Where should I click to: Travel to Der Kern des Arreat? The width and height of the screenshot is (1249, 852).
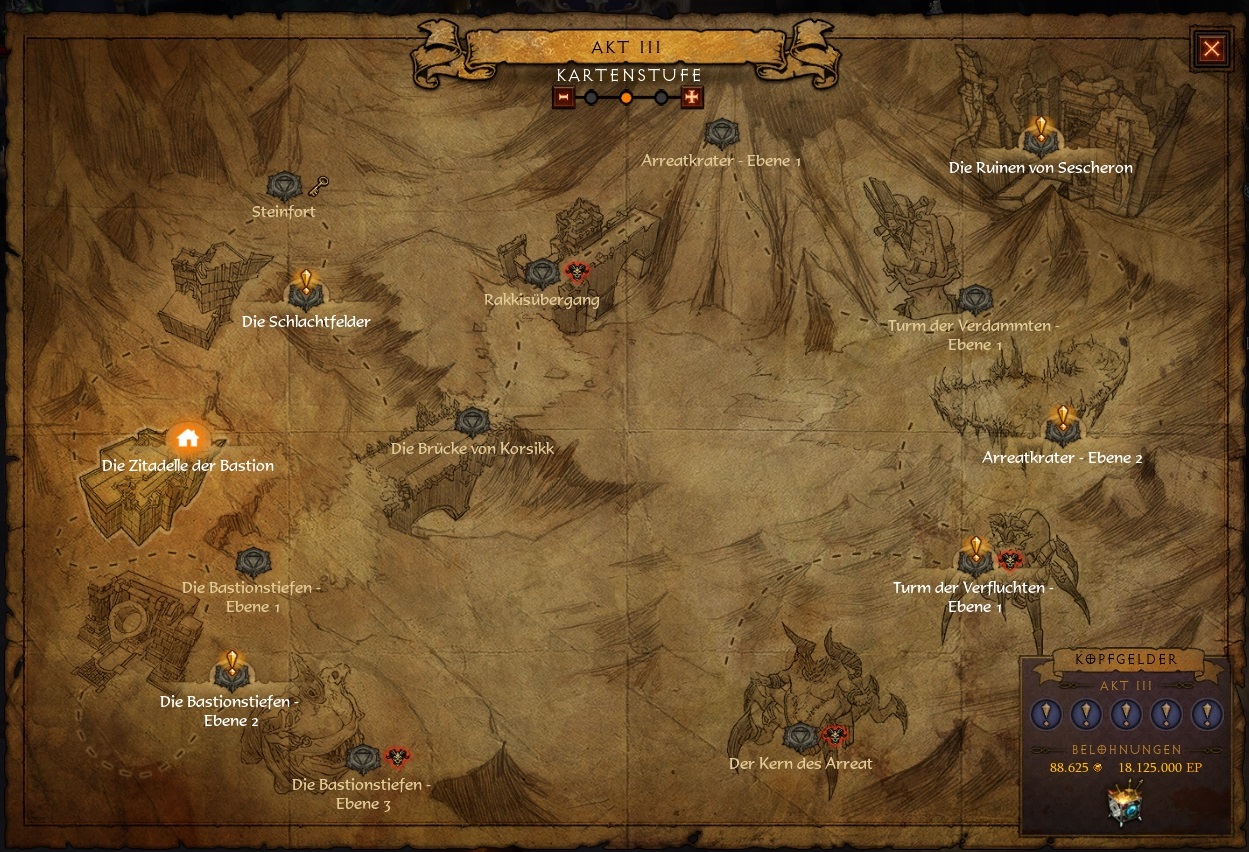point(798,738)
